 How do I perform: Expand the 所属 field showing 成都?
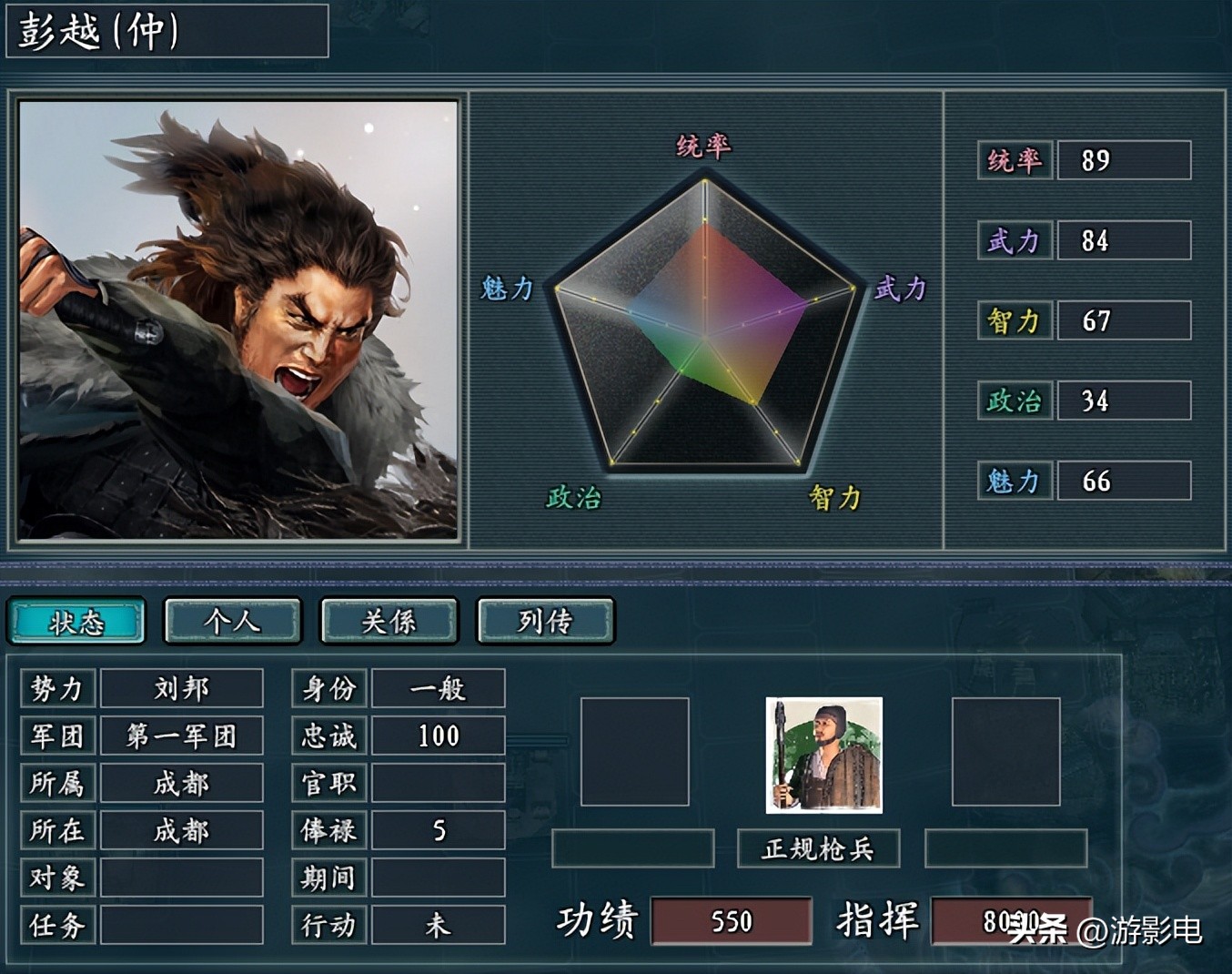pos(181,783)
